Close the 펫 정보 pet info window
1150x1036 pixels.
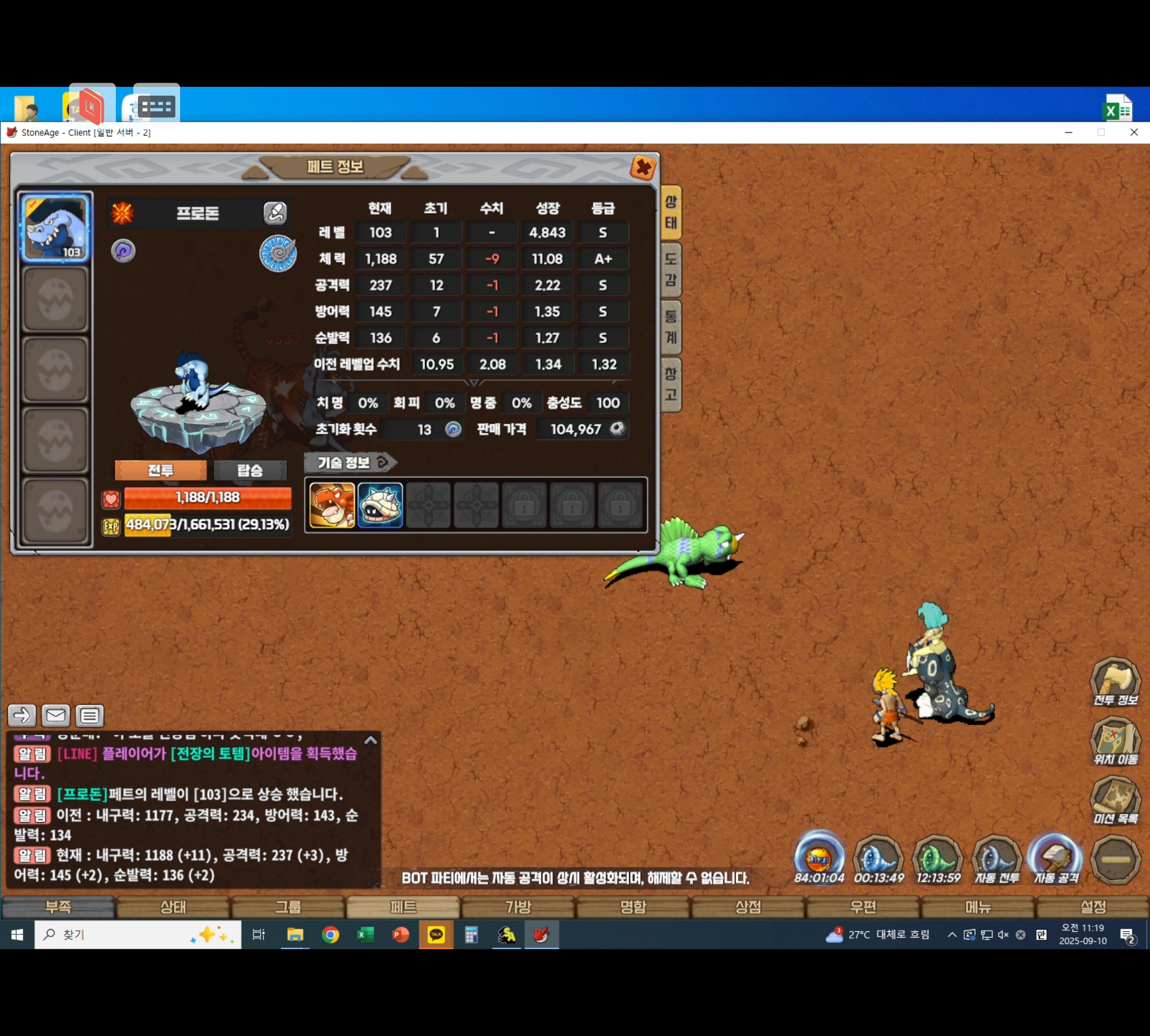click(x=643, y=168)
